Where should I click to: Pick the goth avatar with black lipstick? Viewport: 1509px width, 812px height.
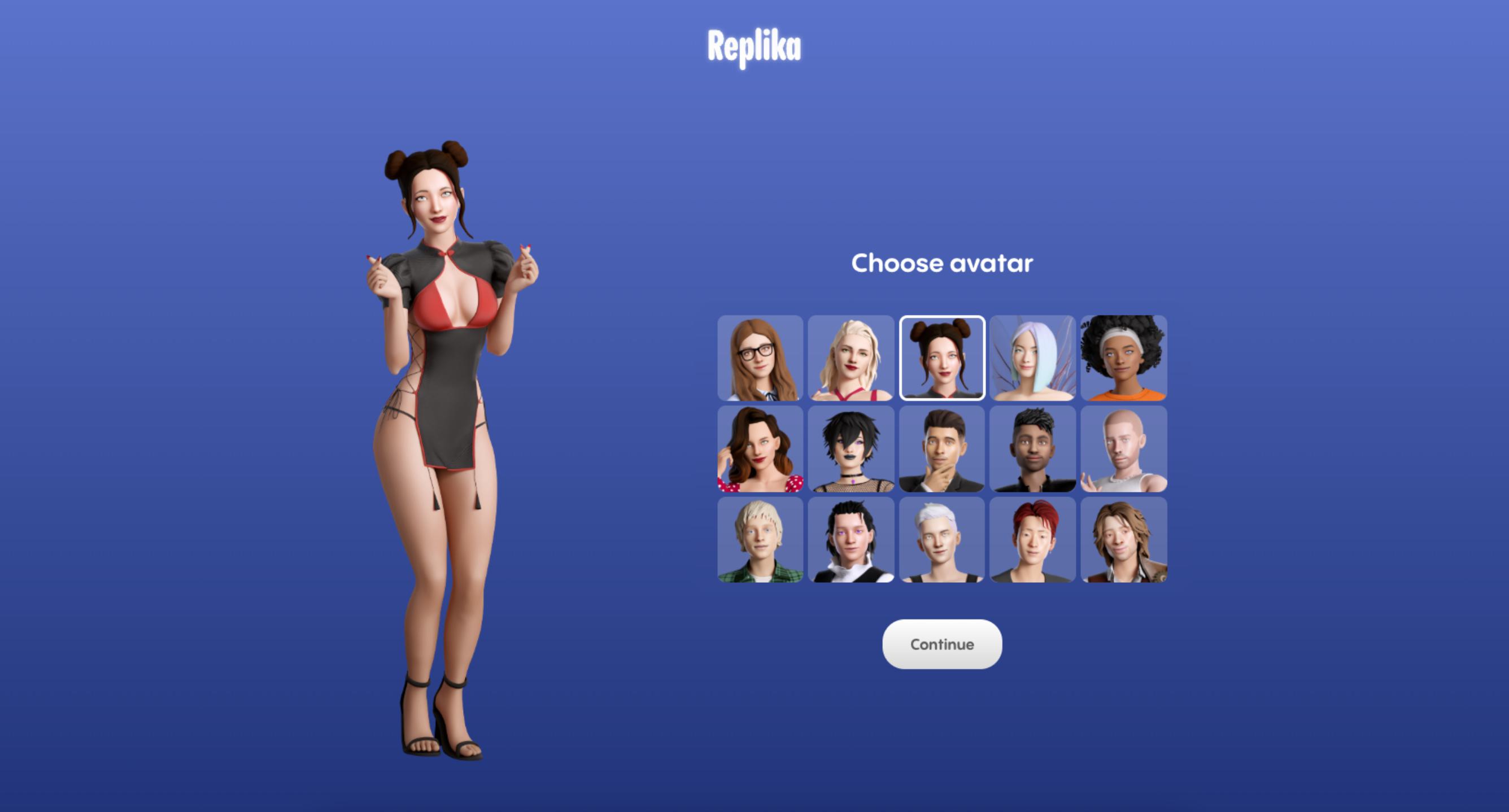click(851, 449)
